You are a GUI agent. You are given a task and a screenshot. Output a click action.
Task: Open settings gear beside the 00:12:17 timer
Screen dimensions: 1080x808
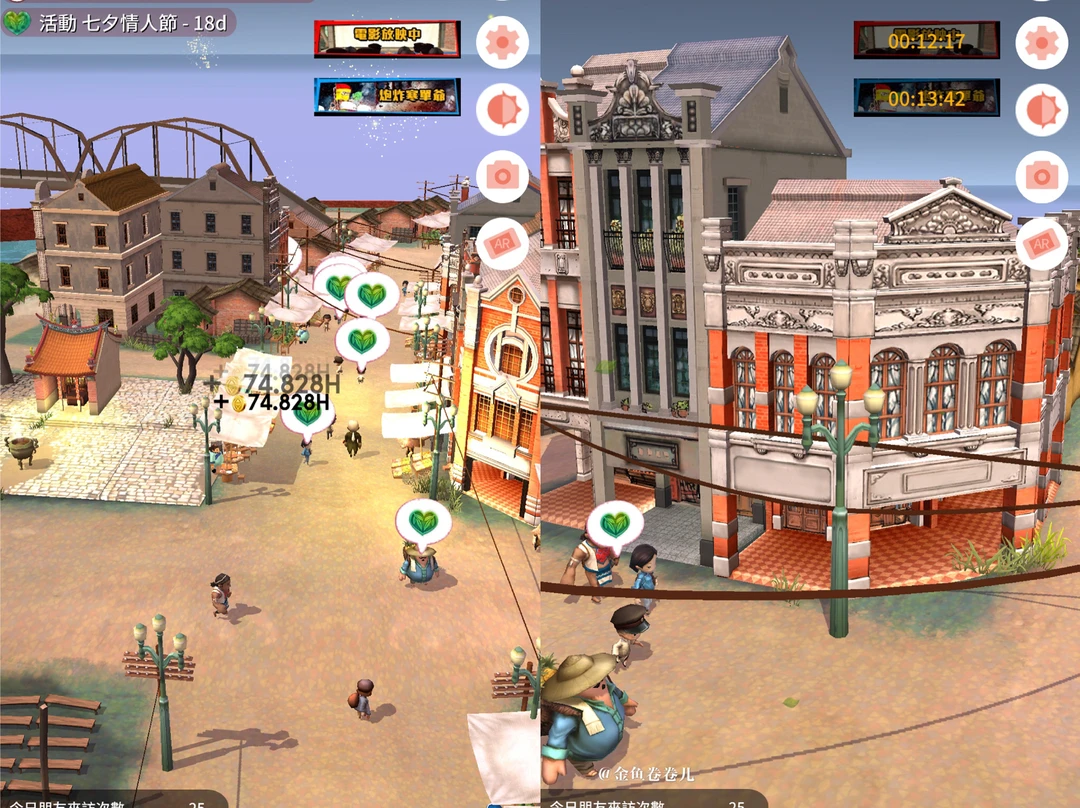[1041, 43]
